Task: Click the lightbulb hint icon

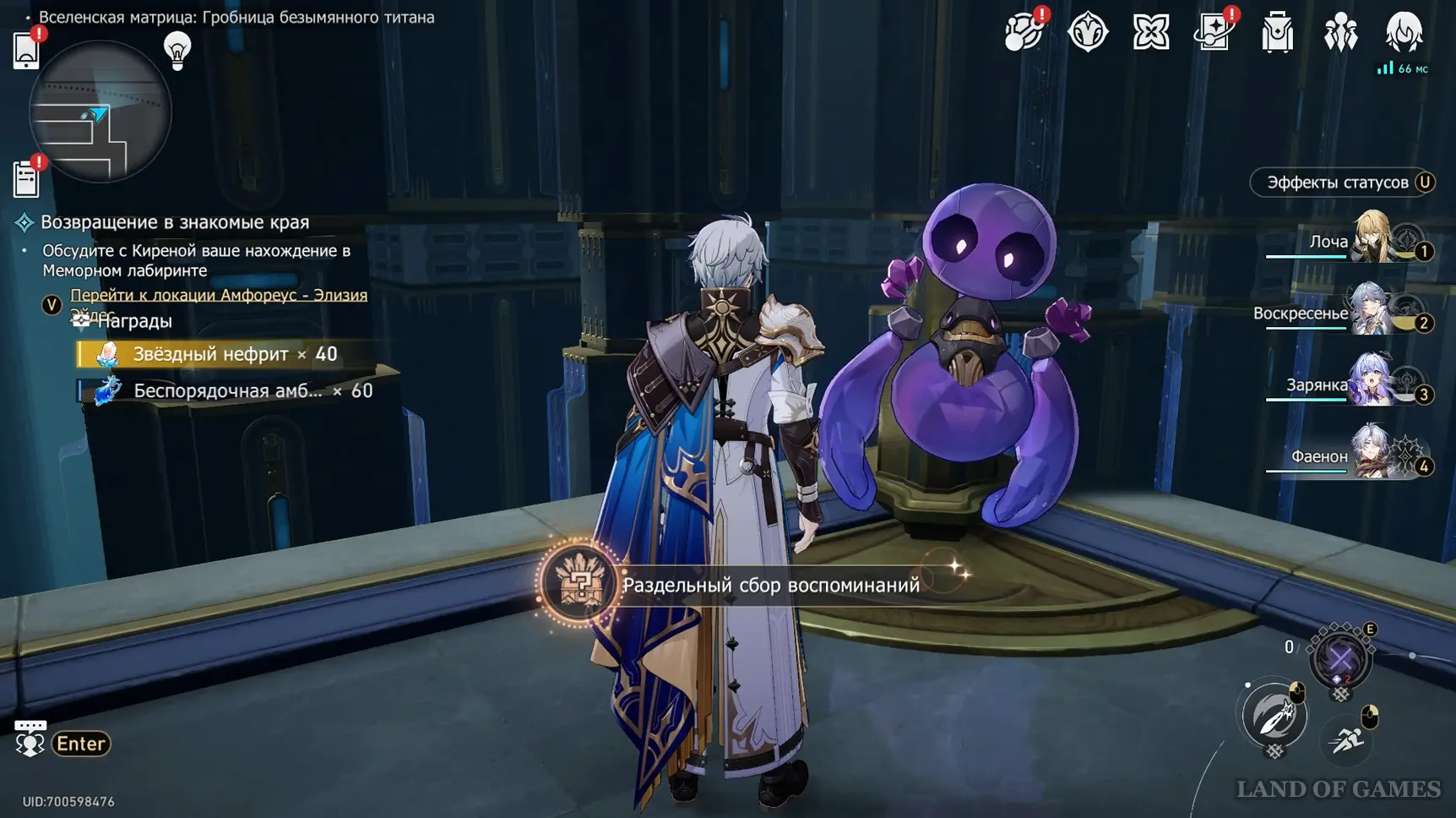Action: [177, 51]
